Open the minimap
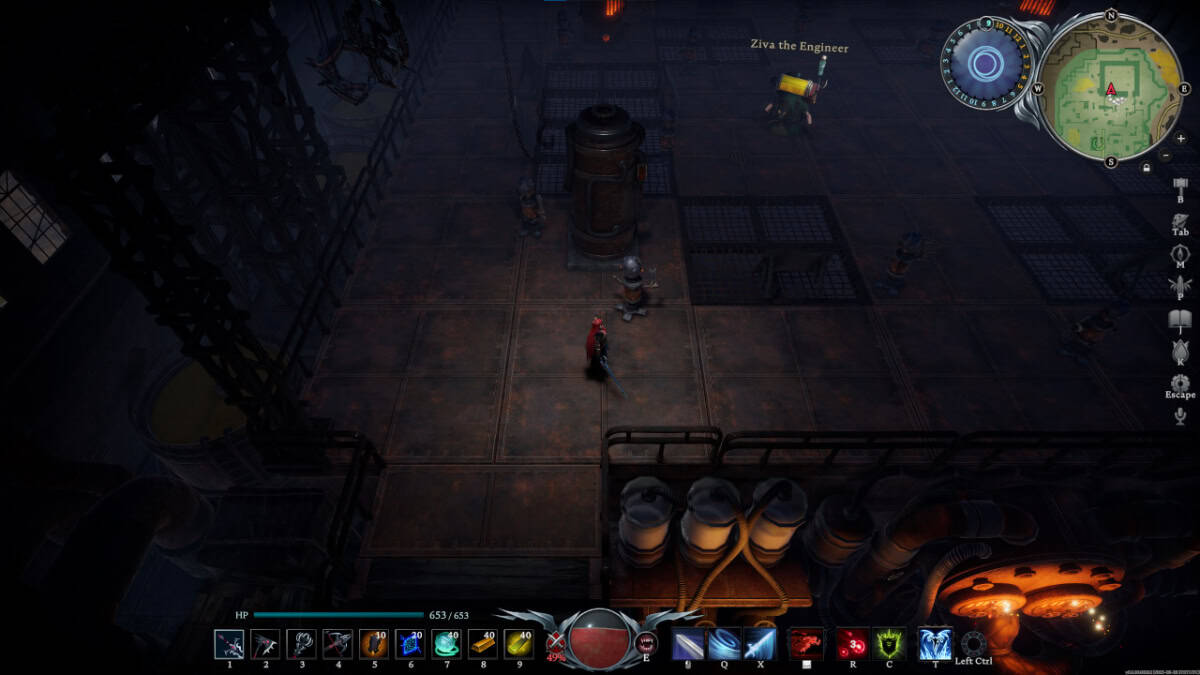The height and width of the screenshot is (675, 1200). tap(1110, 88)
